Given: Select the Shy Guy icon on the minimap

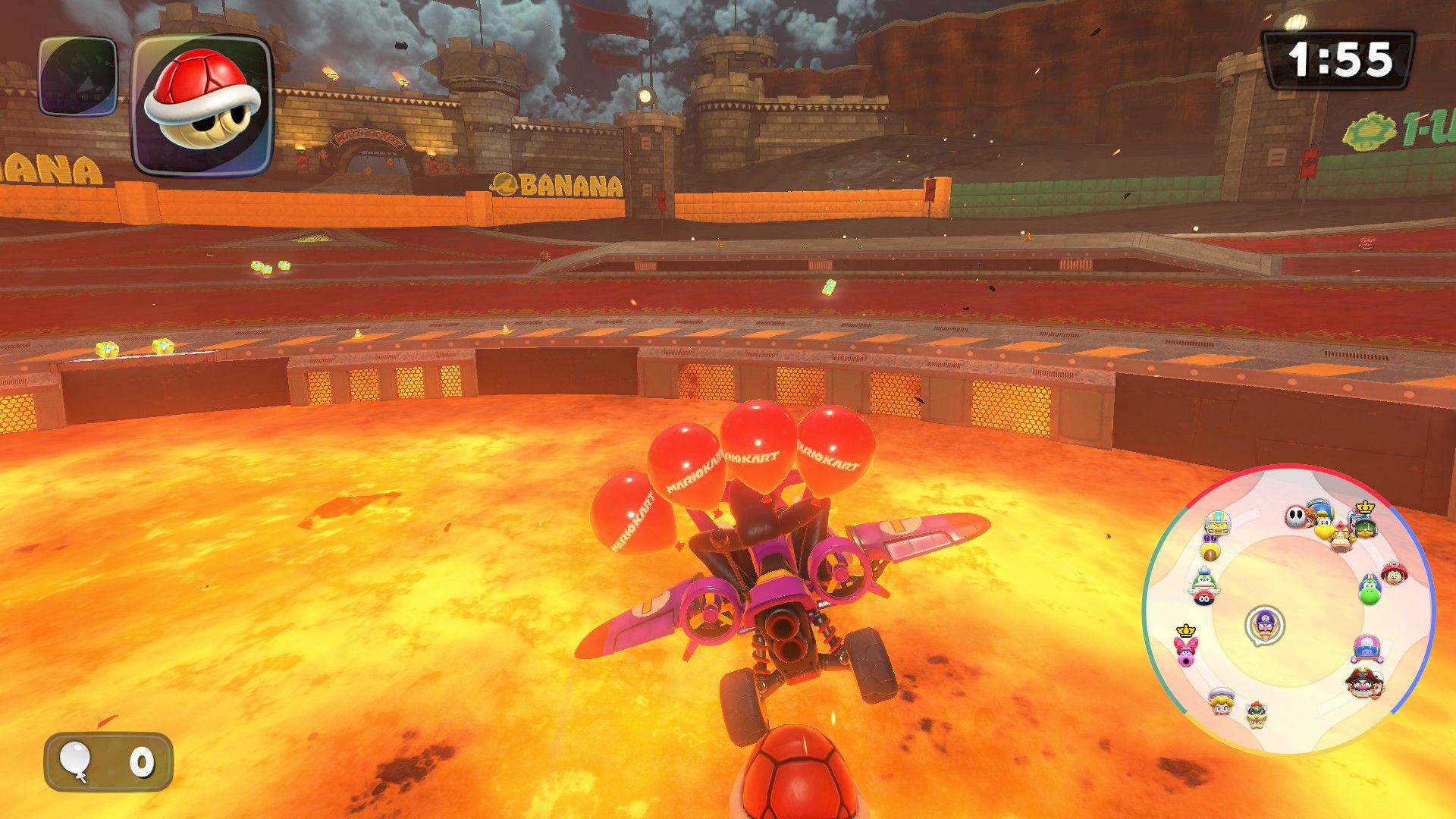Looking at the screenshot, I should pos(1294,518).
